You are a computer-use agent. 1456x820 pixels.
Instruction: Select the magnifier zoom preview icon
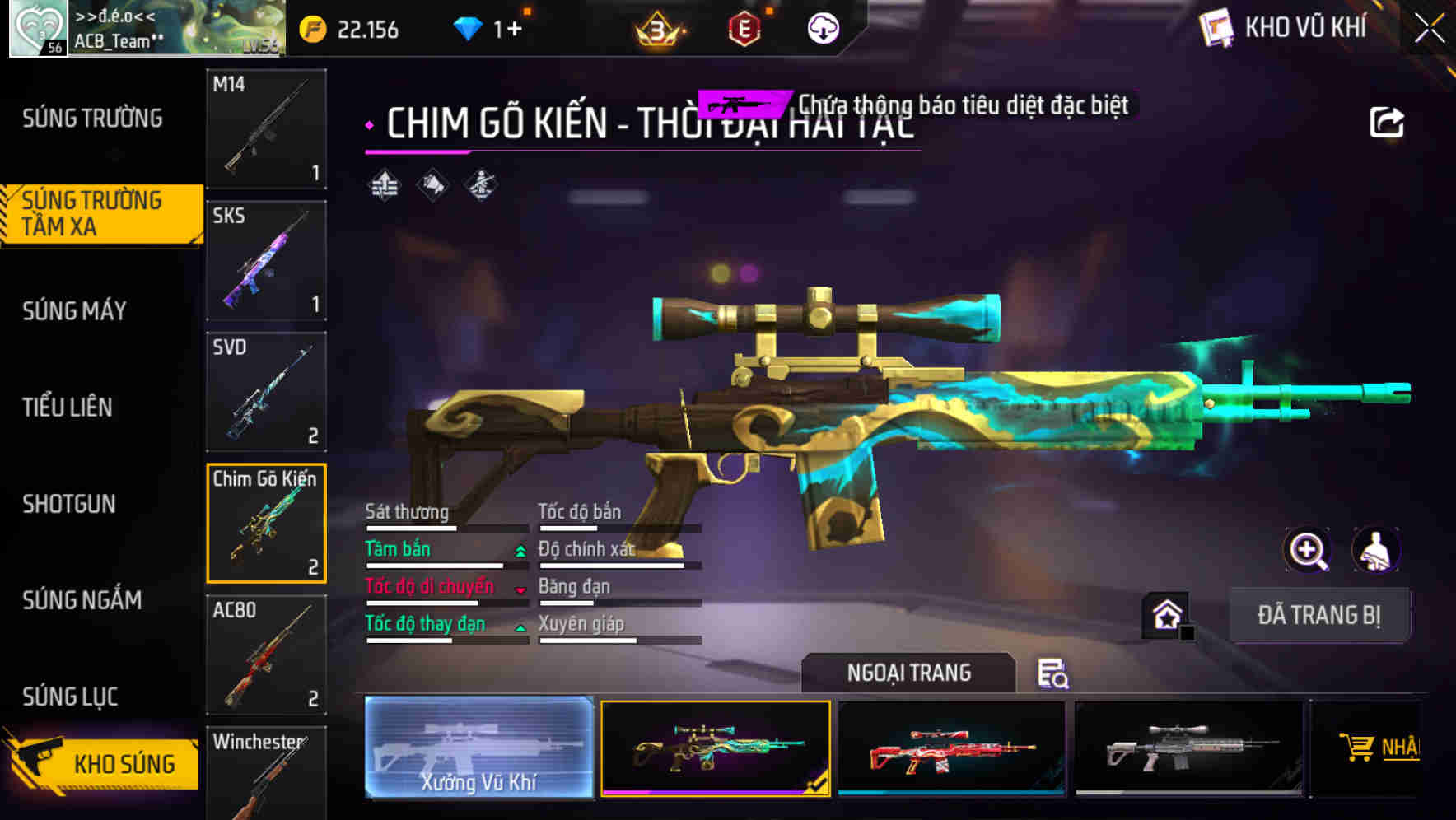(1308, 550)
